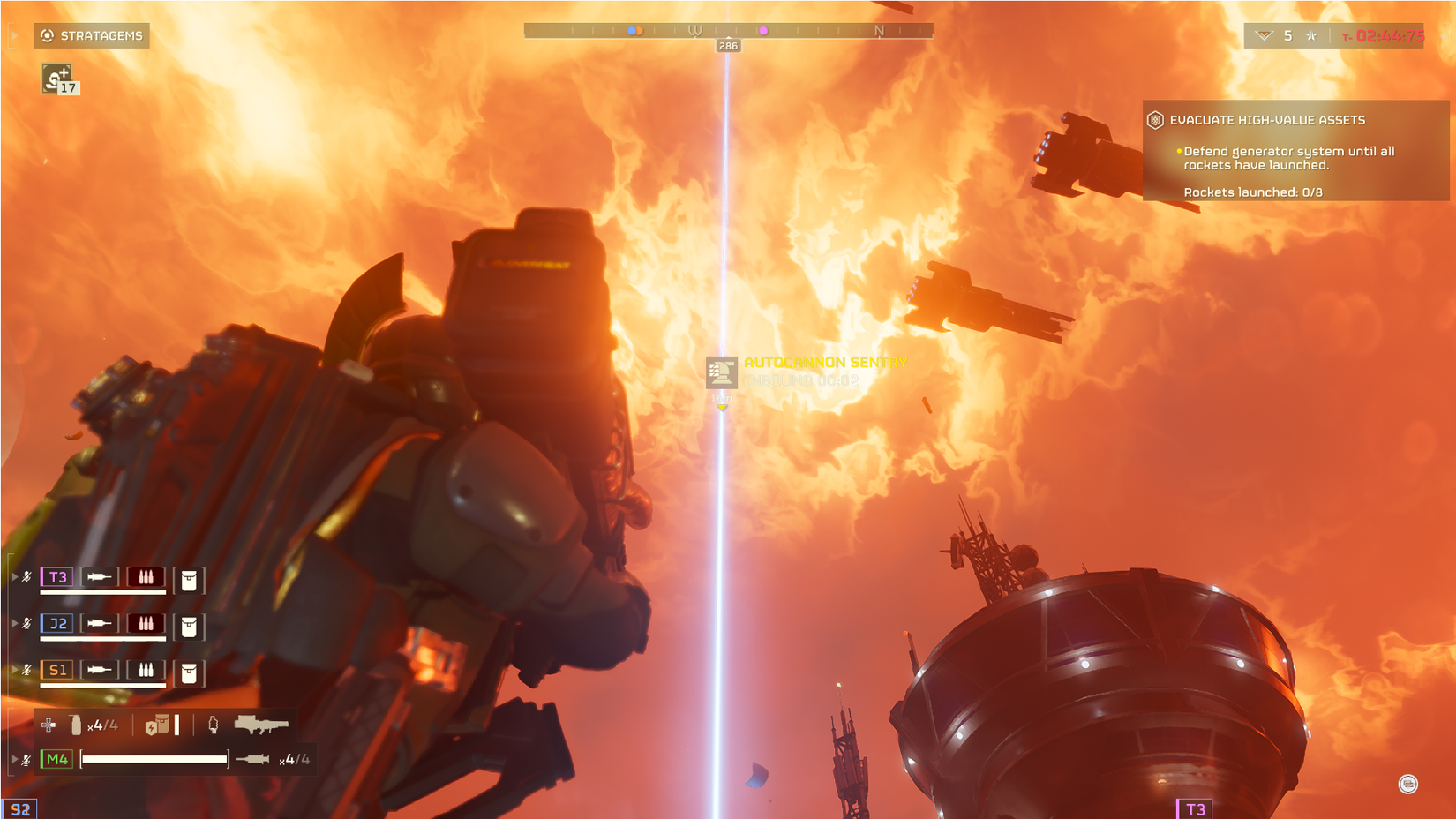Collapse player M4's status row arrow

click(15, 758)
